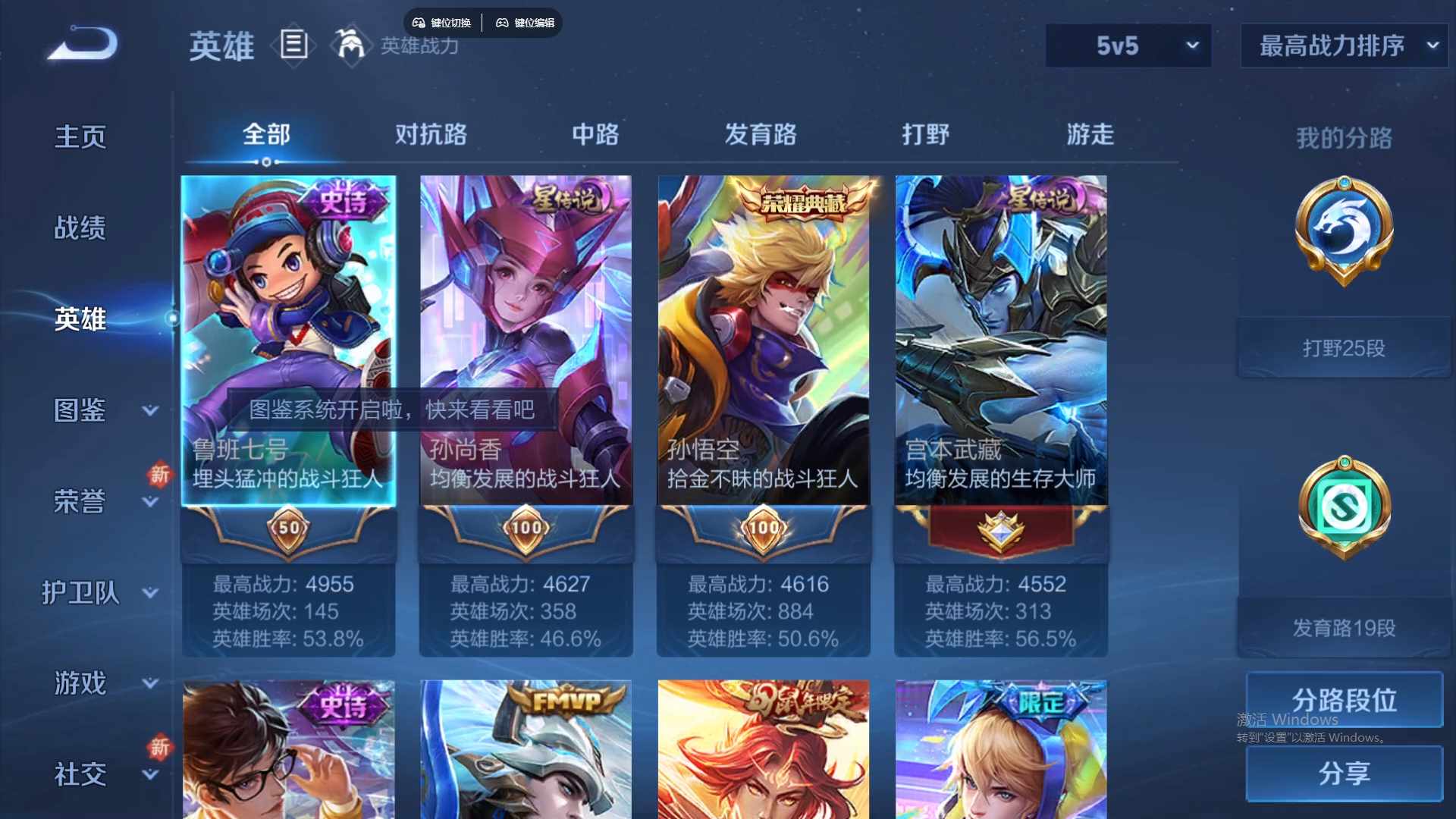Click the 新 badge next to 社交
This screenshot has height=819, width=1456.
coord(160,748)
